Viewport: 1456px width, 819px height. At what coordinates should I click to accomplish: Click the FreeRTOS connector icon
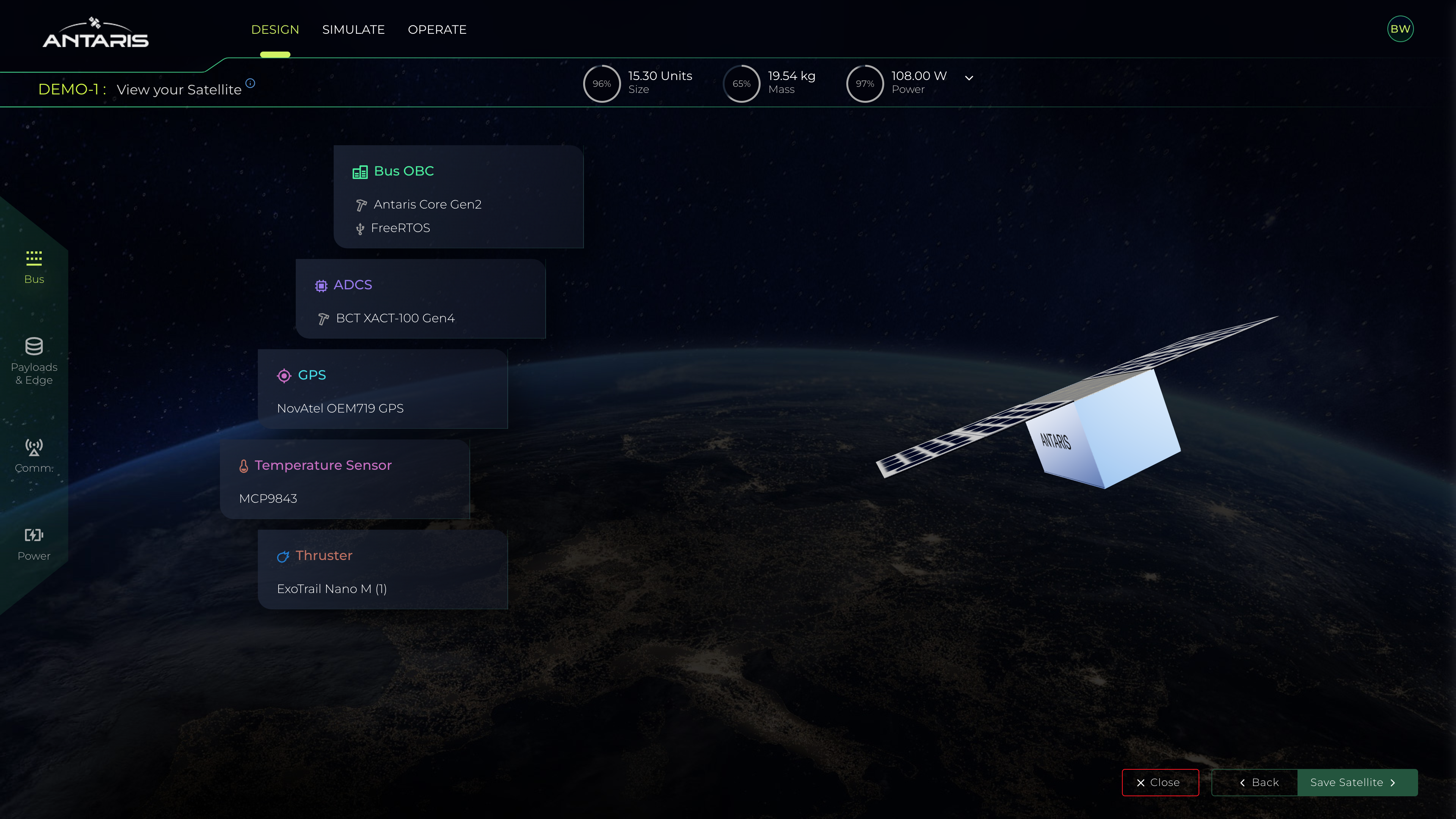coord(360,228)
